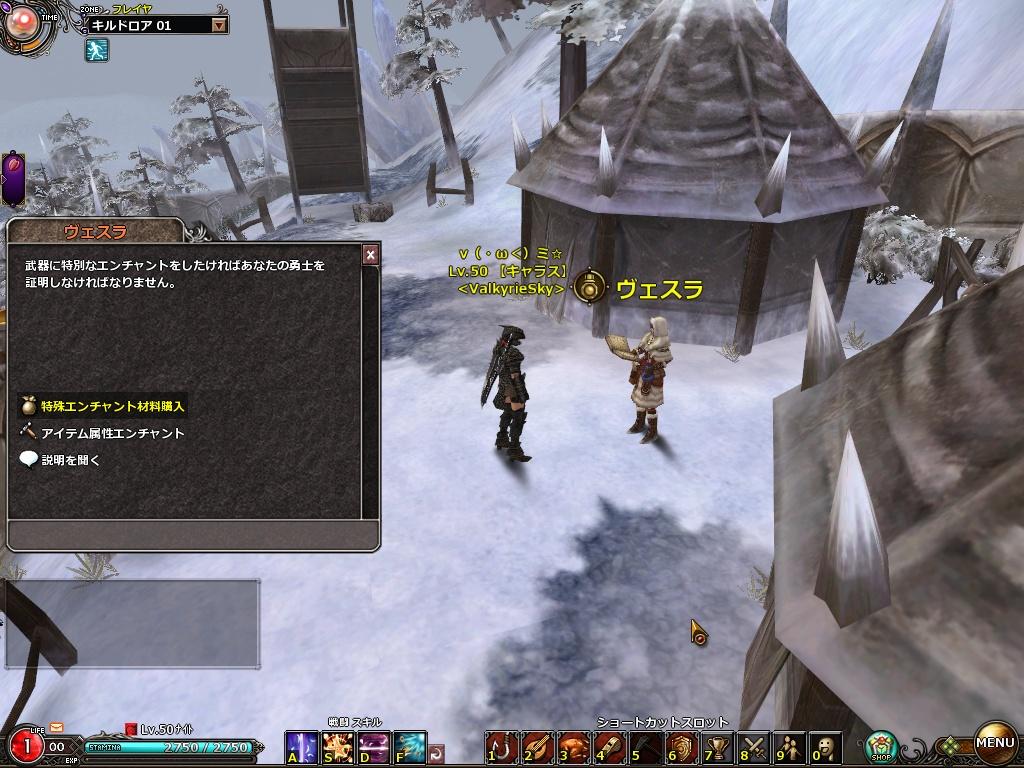Open the main MENU button
Viewport: 1024px width, 768px height.
click(x=995, y=743)
